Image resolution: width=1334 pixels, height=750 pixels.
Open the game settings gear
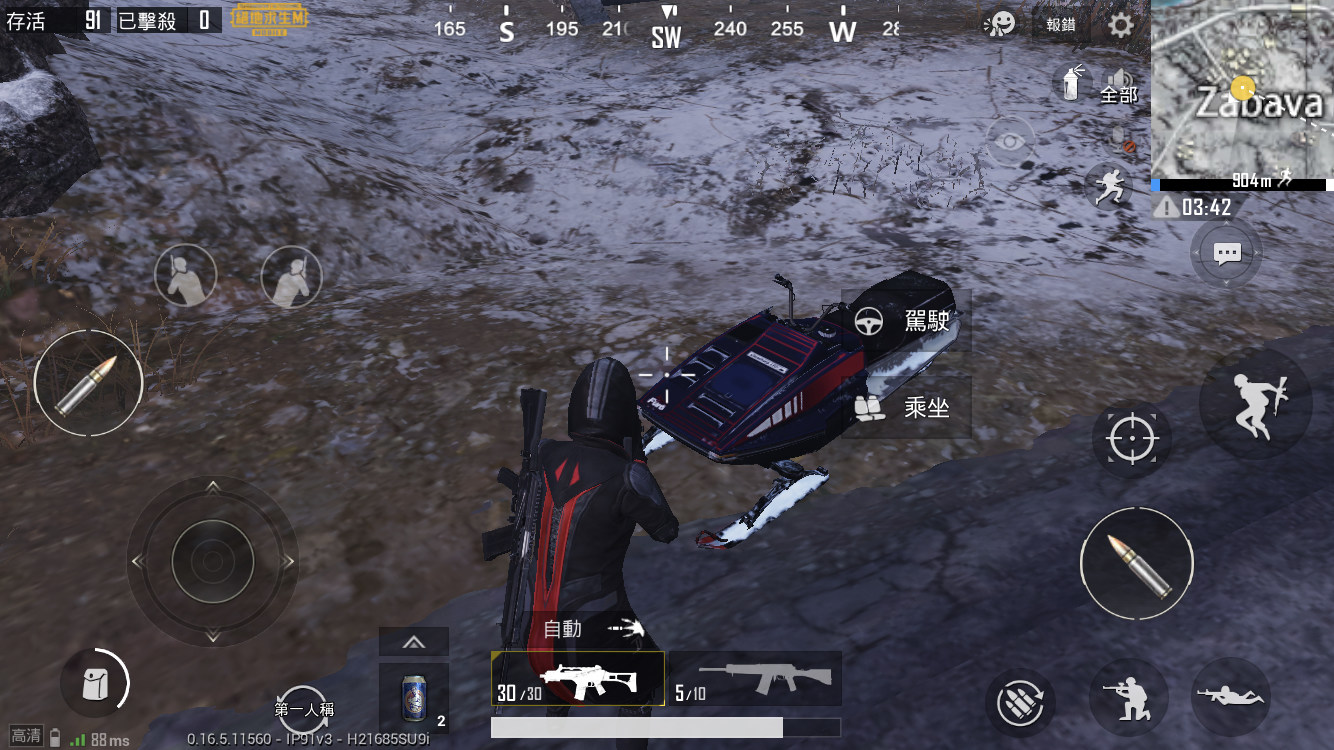pos(1123,25)
